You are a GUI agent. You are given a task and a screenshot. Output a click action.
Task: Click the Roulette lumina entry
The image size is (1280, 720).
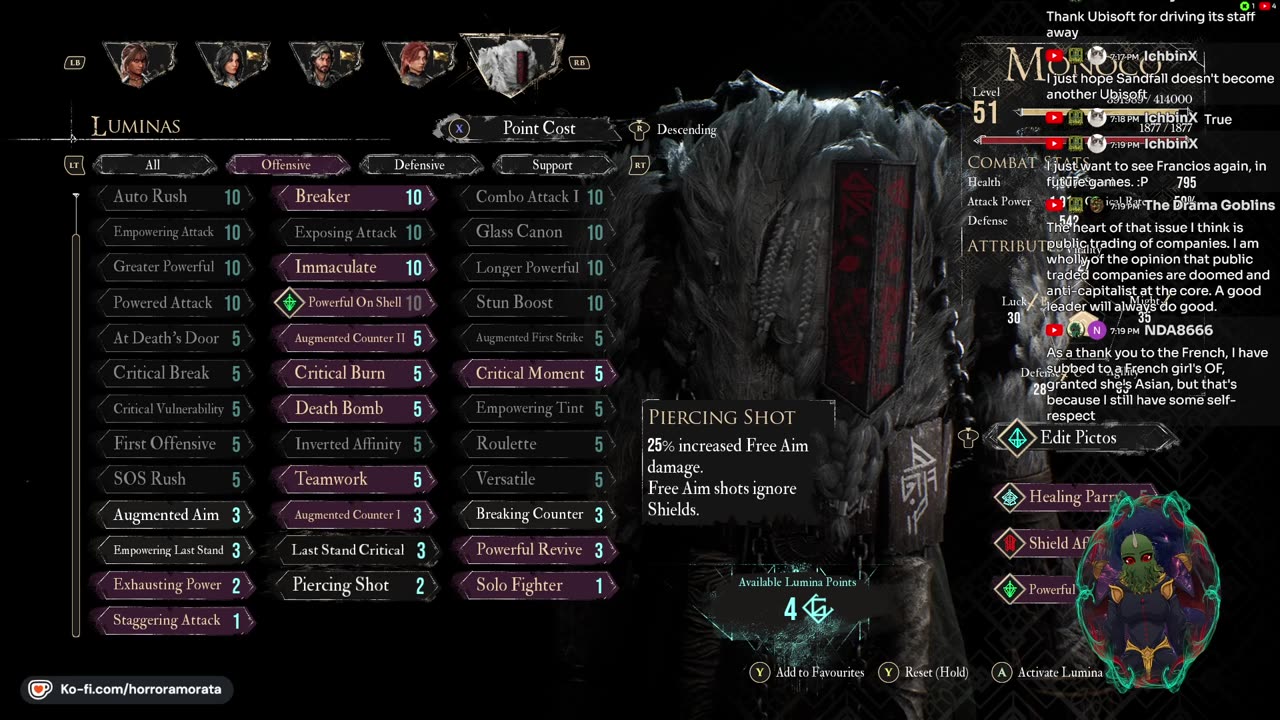(x=535, y=443)
